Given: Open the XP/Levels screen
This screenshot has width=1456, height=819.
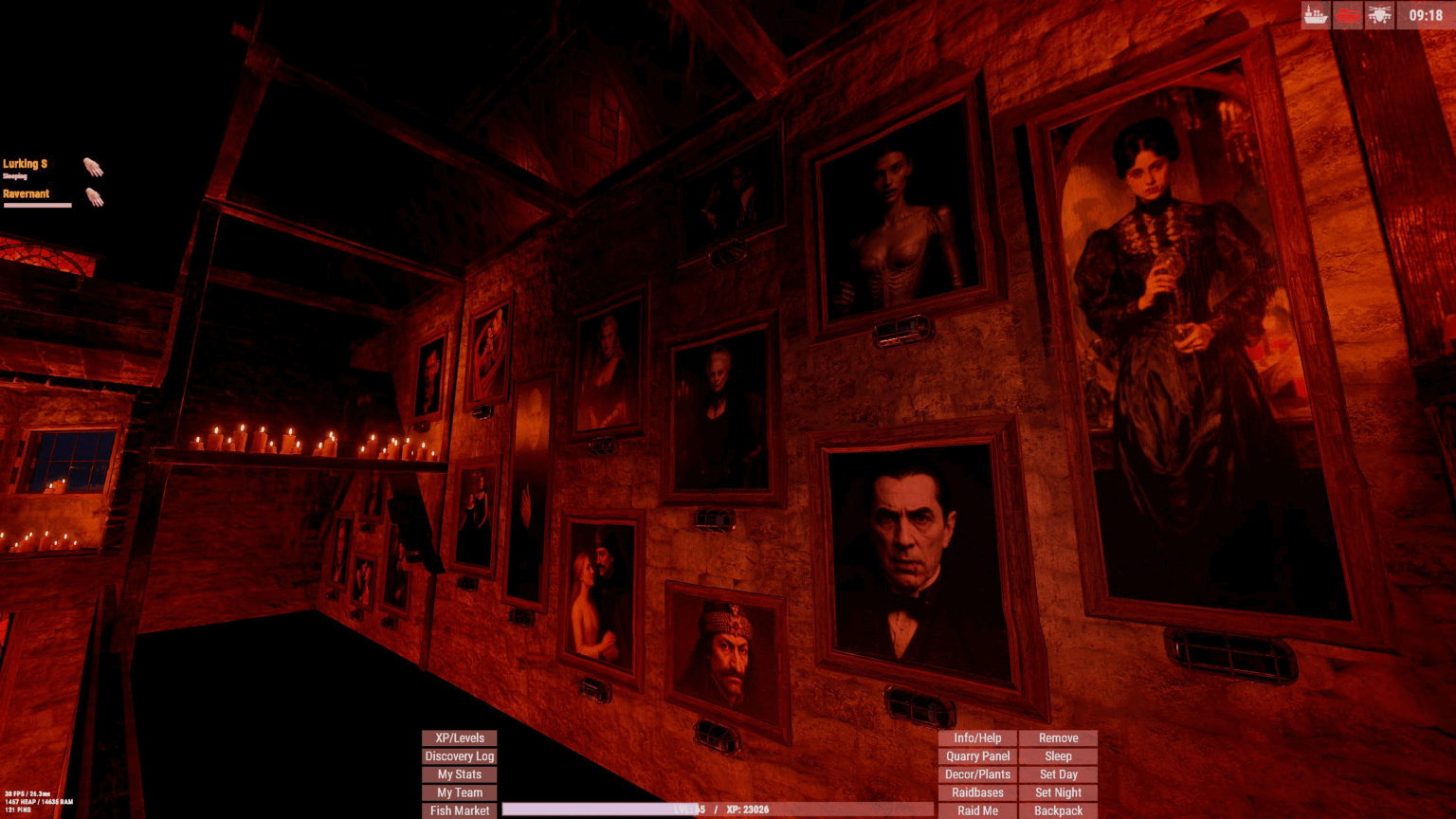Looking at the screenshot, I should pos(459,737).
